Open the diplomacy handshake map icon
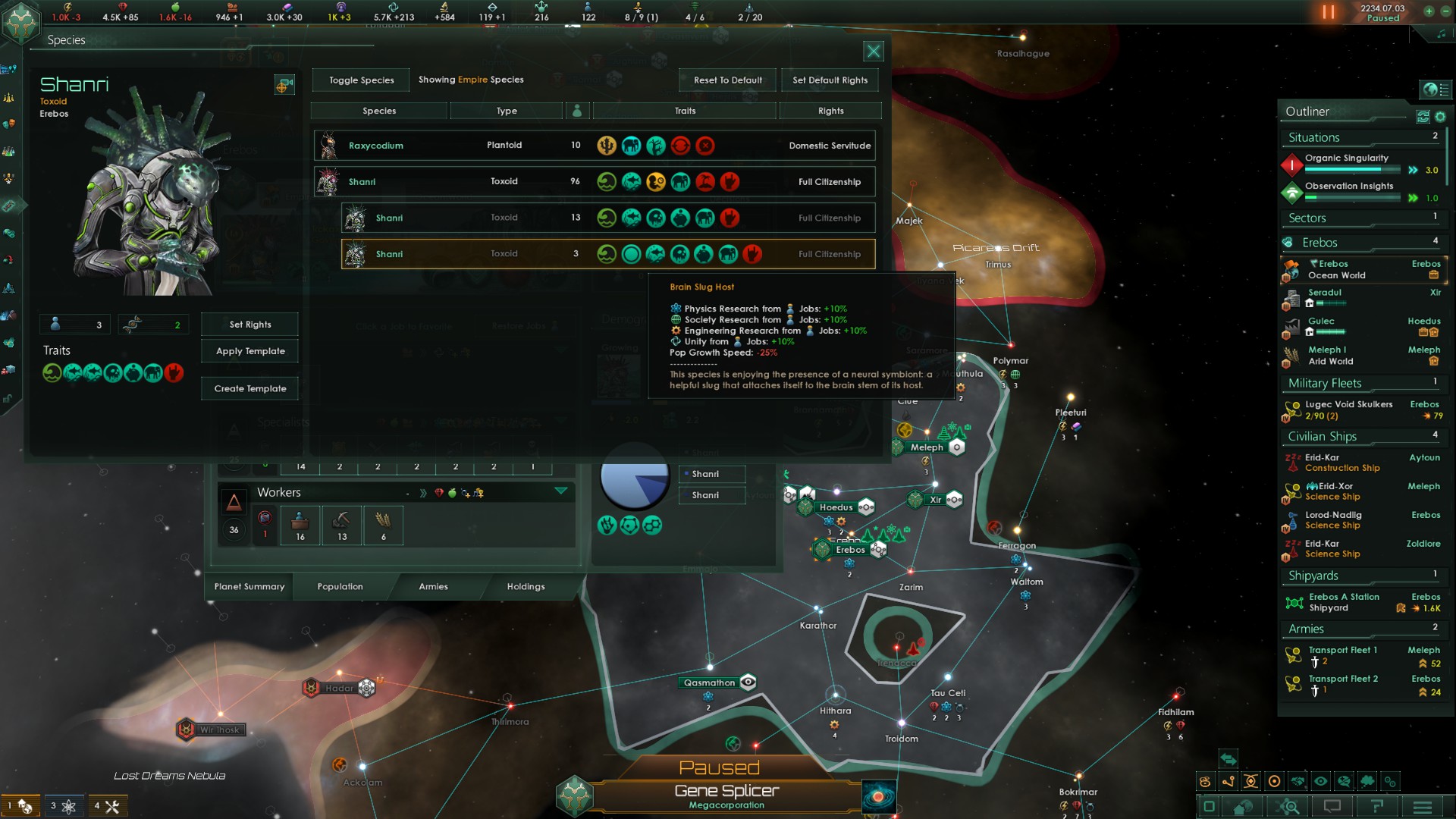Screen dimensions: 1456x819 tap(1297, 782)
